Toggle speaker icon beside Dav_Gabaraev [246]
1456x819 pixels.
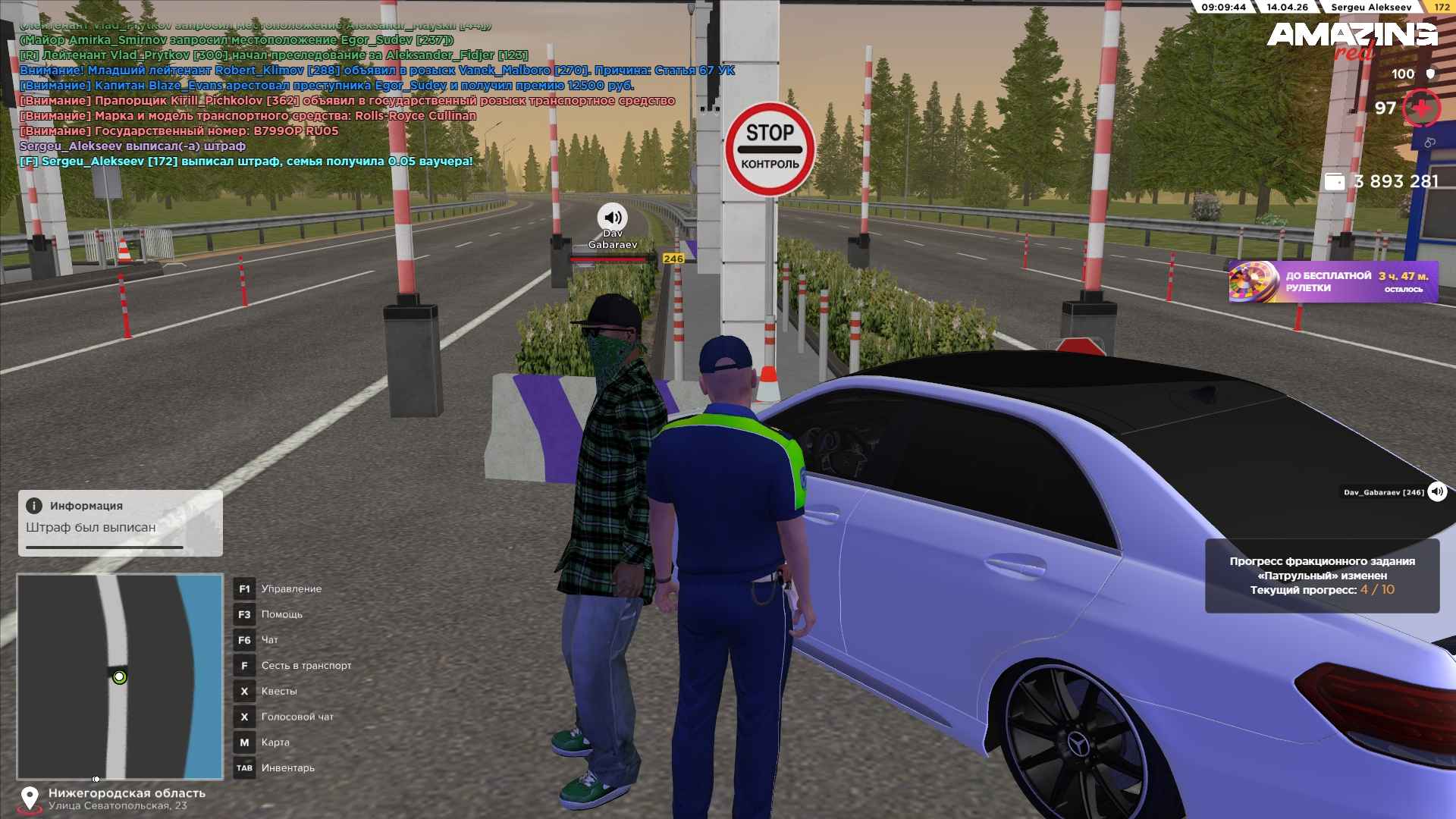pyautogui.click(x=1437, y=492)
